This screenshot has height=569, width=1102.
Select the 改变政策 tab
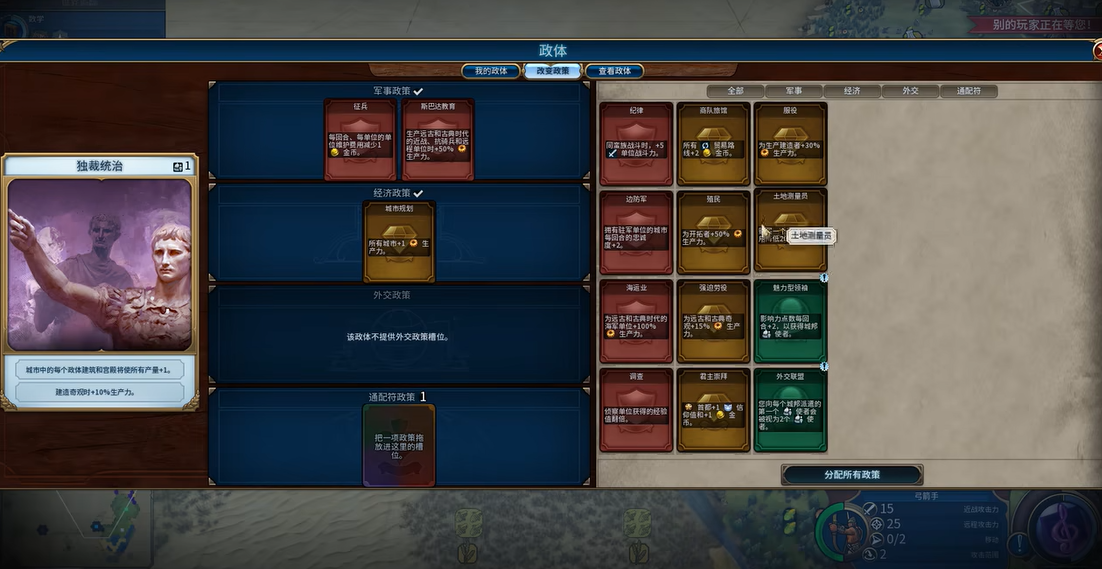pyautogui.click(x=552, y=71)
